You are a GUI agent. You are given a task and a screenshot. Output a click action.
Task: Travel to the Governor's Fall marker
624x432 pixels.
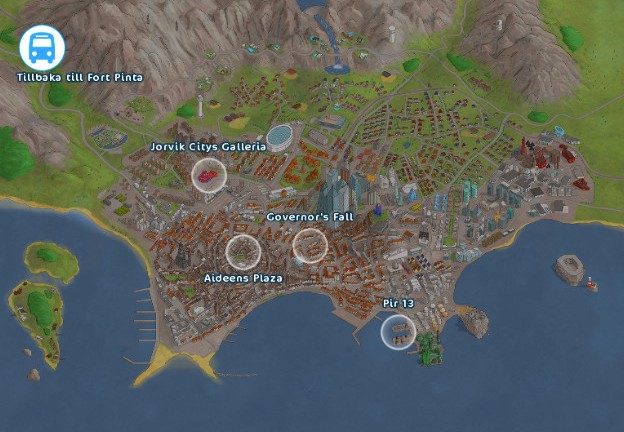[x=310, y=245]
